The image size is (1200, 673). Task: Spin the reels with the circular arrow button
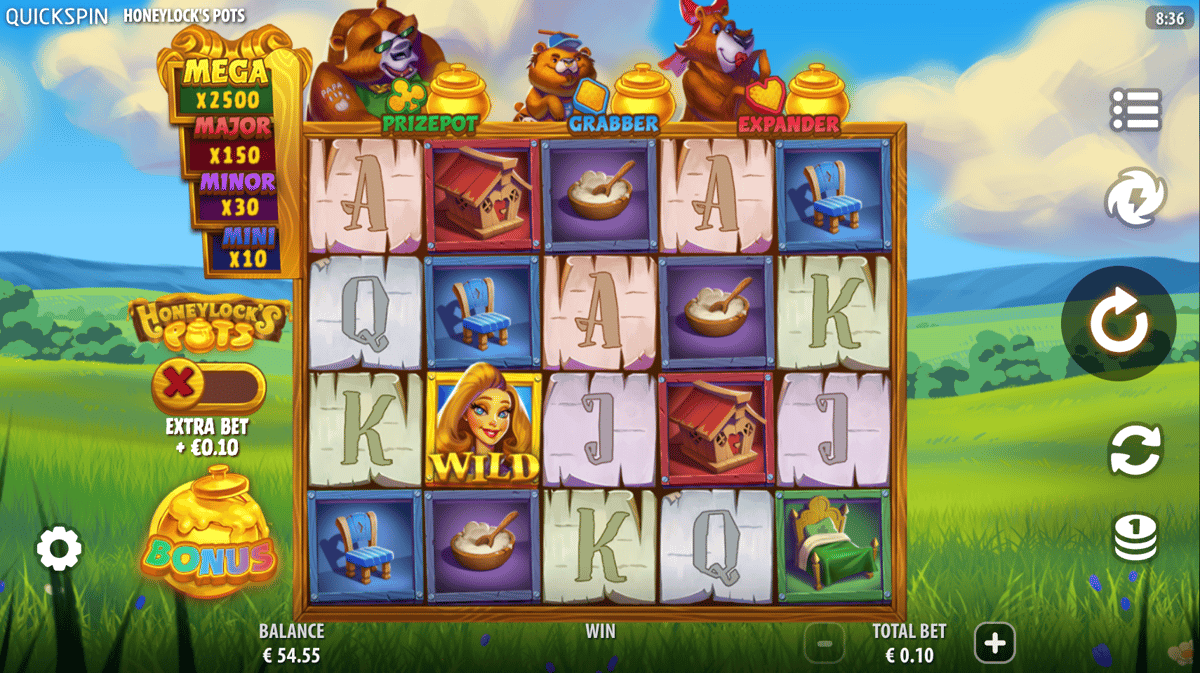1117,323
